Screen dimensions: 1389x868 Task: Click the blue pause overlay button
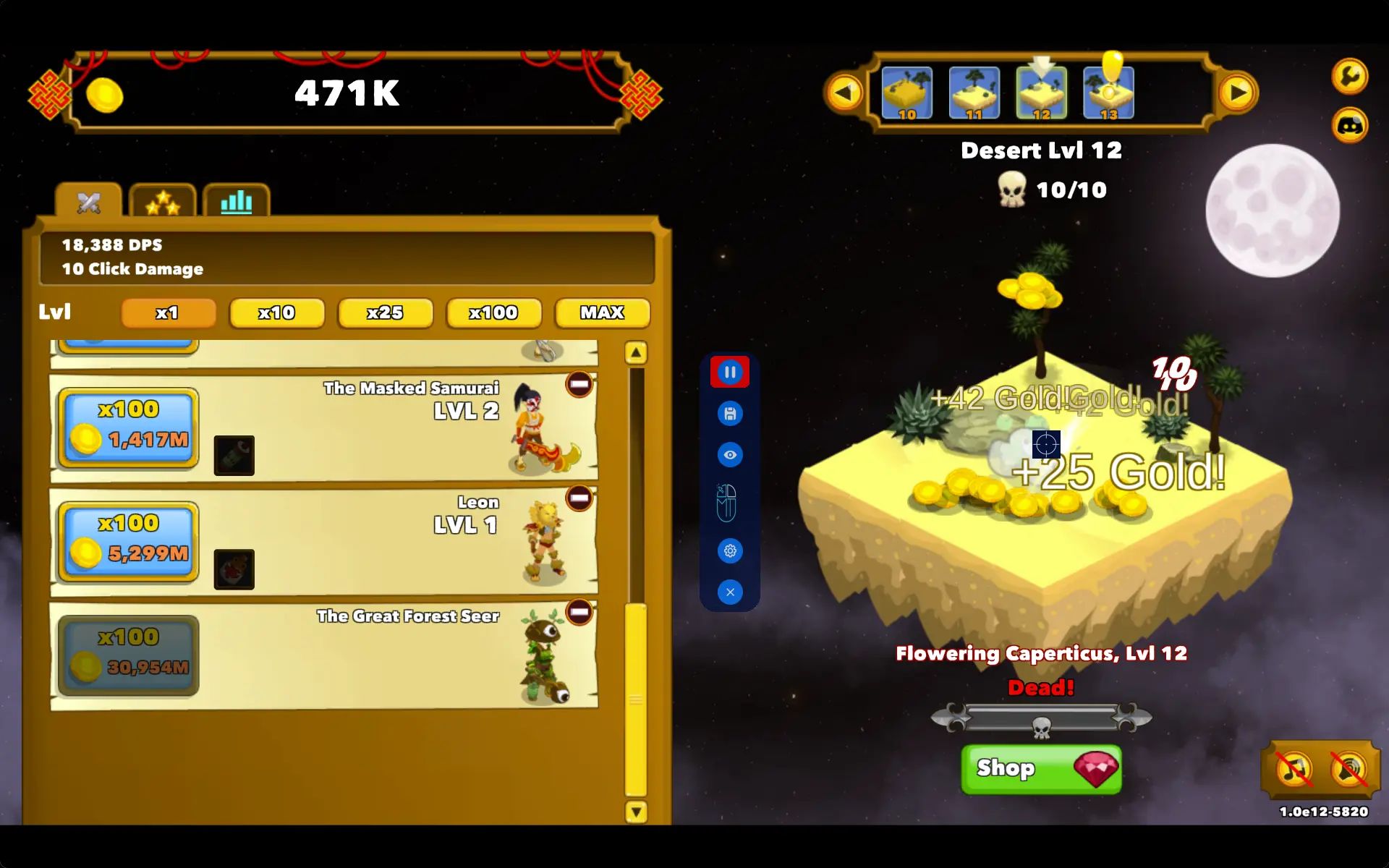[x=730, y=373]
